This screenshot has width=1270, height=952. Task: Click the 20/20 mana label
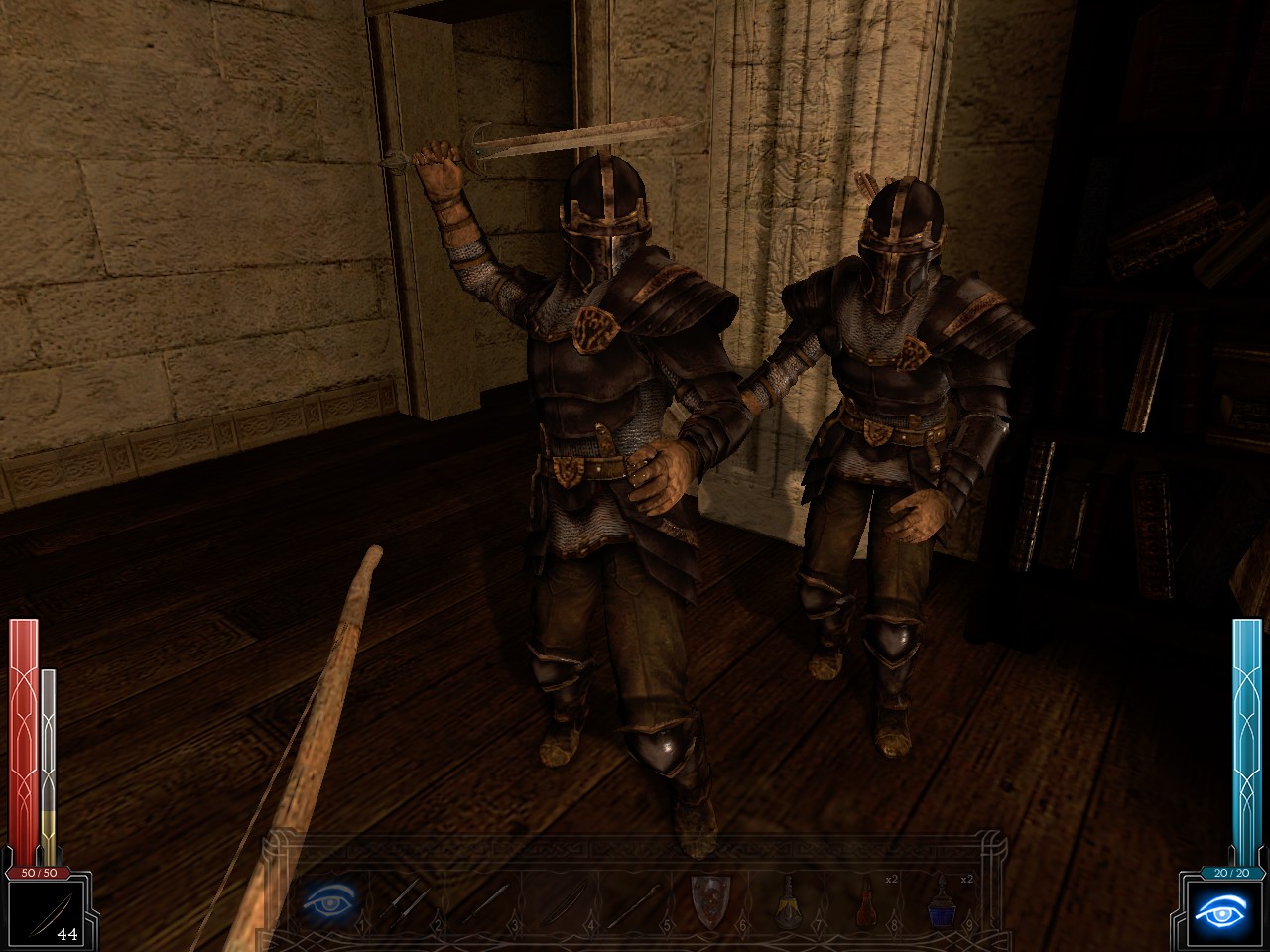click(1230, 875)
